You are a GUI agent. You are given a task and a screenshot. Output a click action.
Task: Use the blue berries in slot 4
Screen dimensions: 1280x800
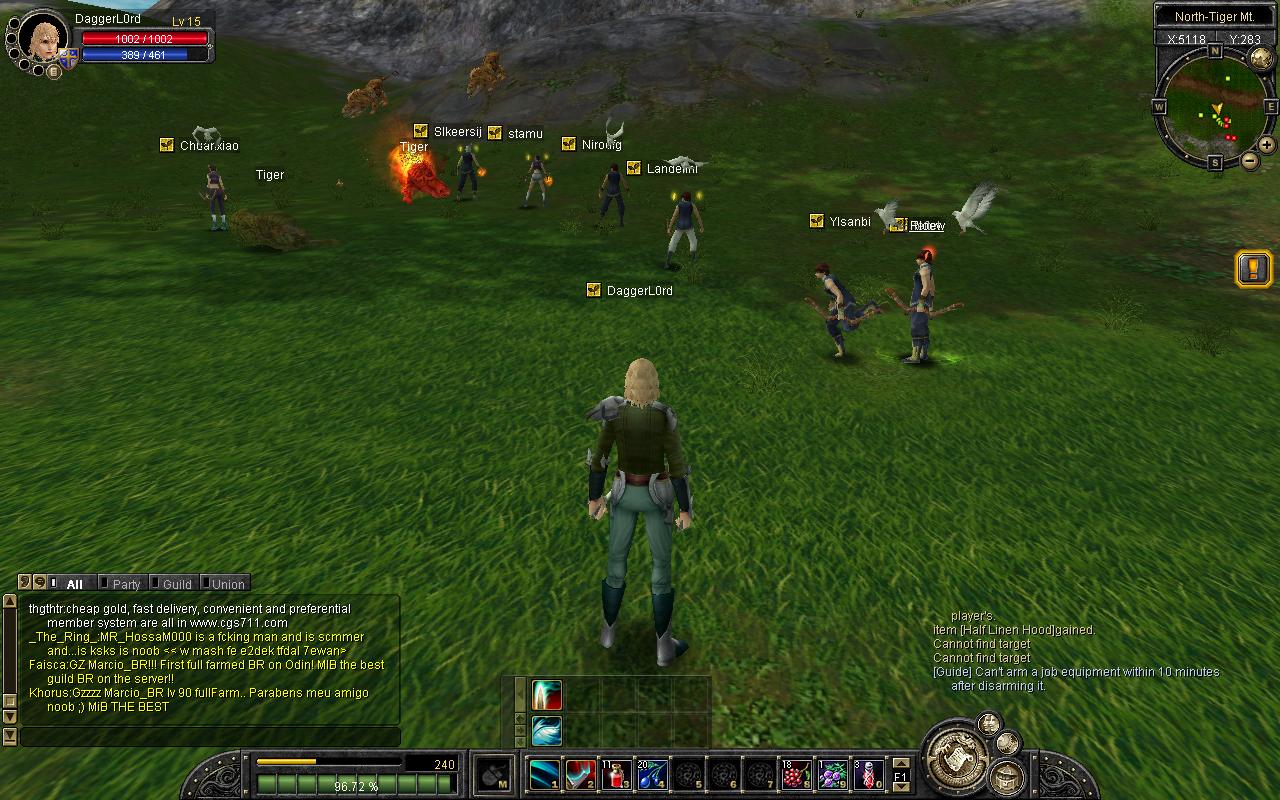tap(652, 775)
